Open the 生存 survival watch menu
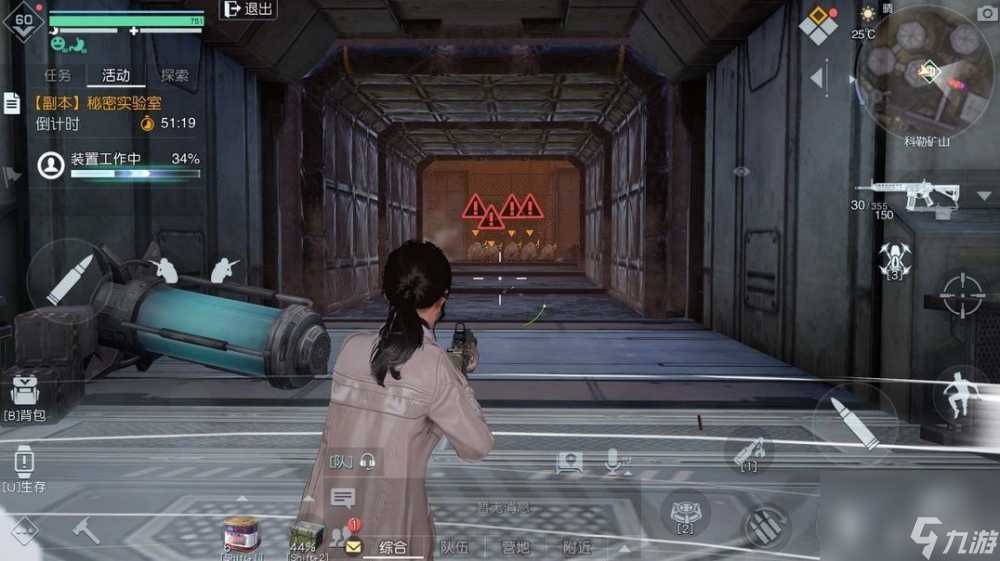This screenshot has height=561, width=1000. pyautogui.click(x=24, y=465)
